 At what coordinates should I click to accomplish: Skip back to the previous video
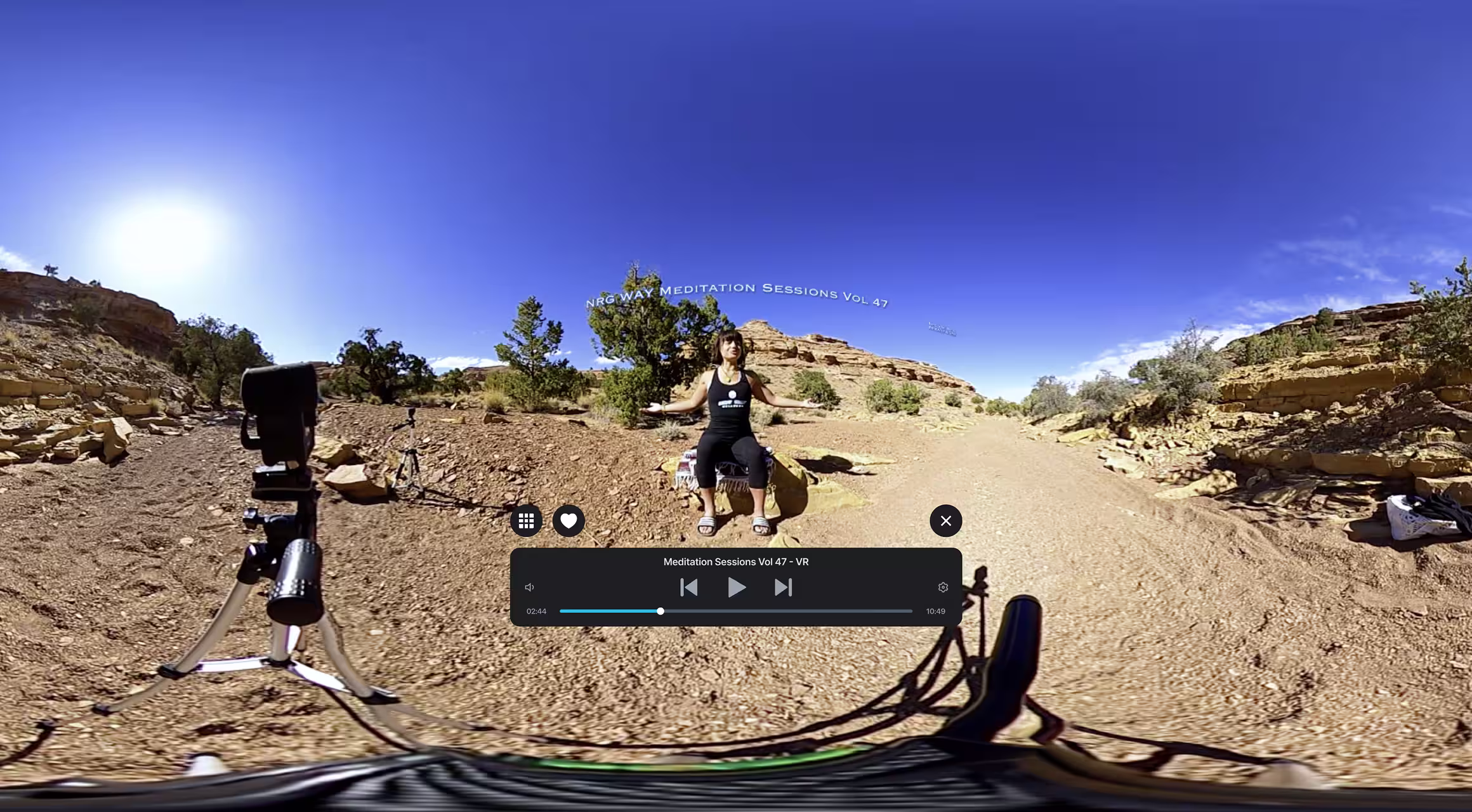[x=688, y=587]
